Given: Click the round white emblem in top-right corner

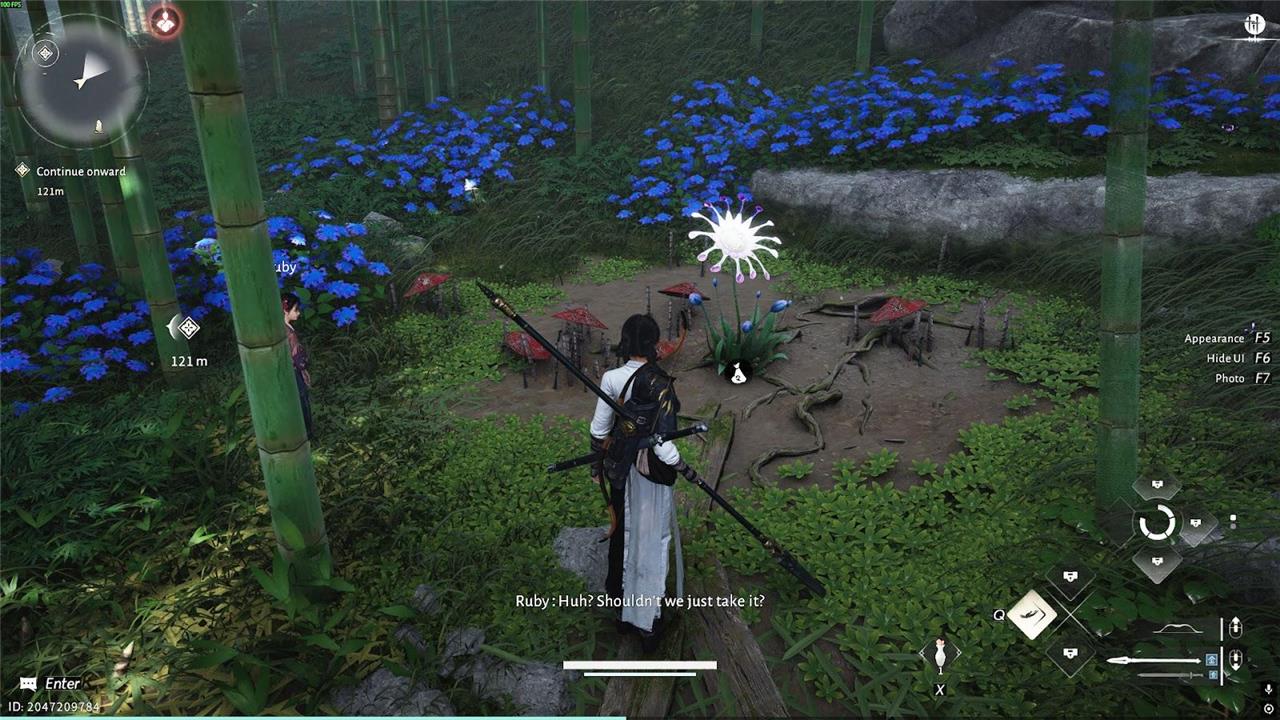Looking at the screenshot, I should coord(1254,25).
